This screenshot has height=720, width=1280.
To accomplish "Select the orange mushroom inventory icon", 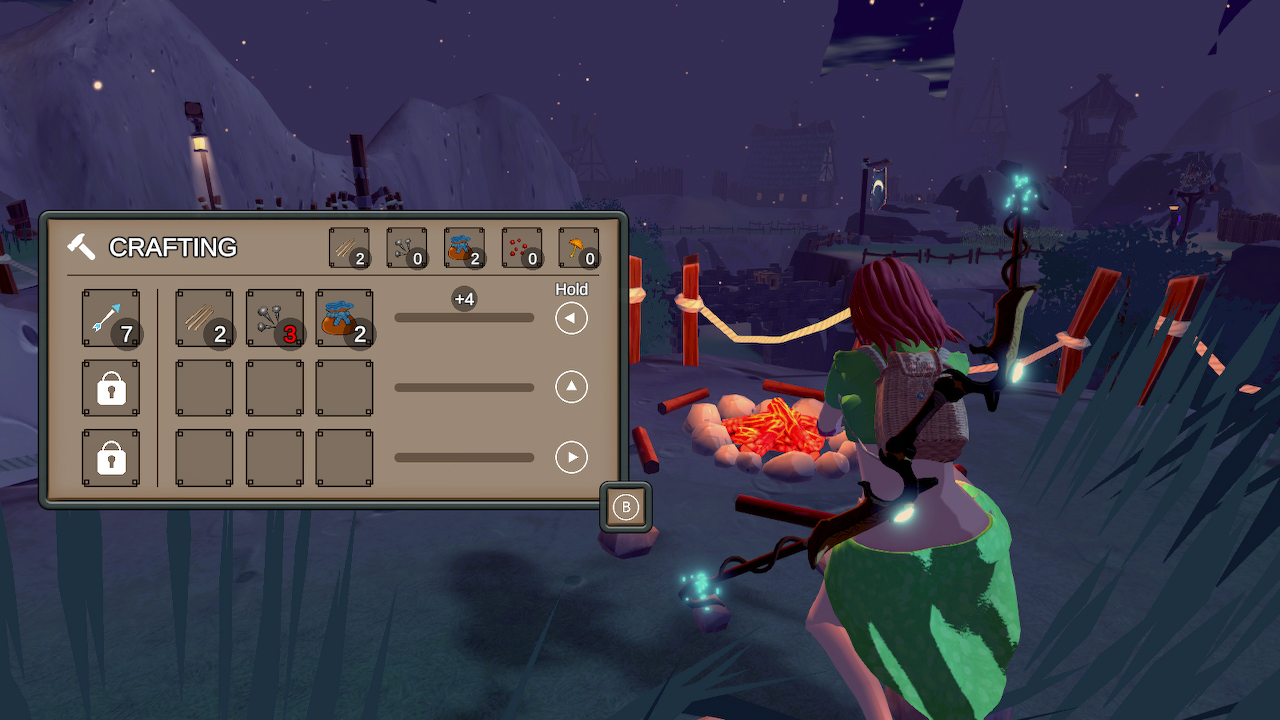I will tap(579, 247).
